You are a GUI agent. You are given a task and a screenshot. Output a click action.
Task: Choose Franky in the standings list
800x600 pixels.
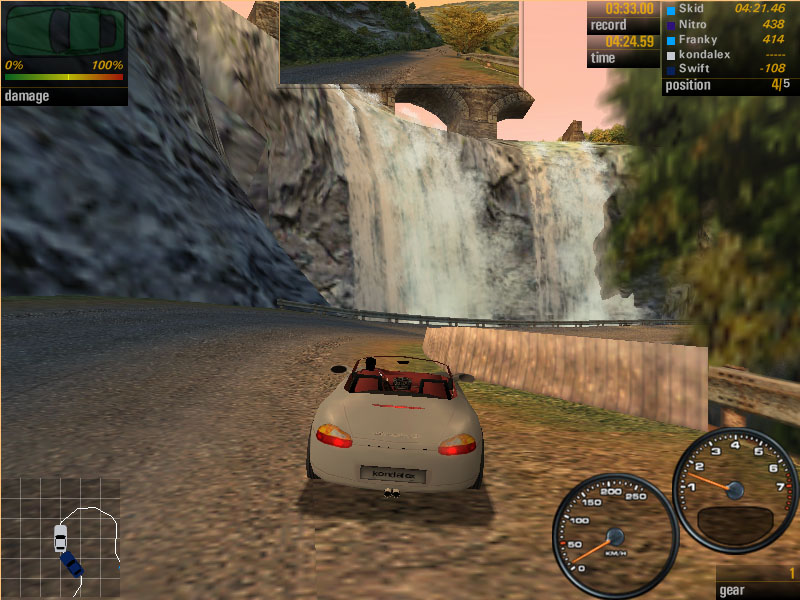click(698, 38)
